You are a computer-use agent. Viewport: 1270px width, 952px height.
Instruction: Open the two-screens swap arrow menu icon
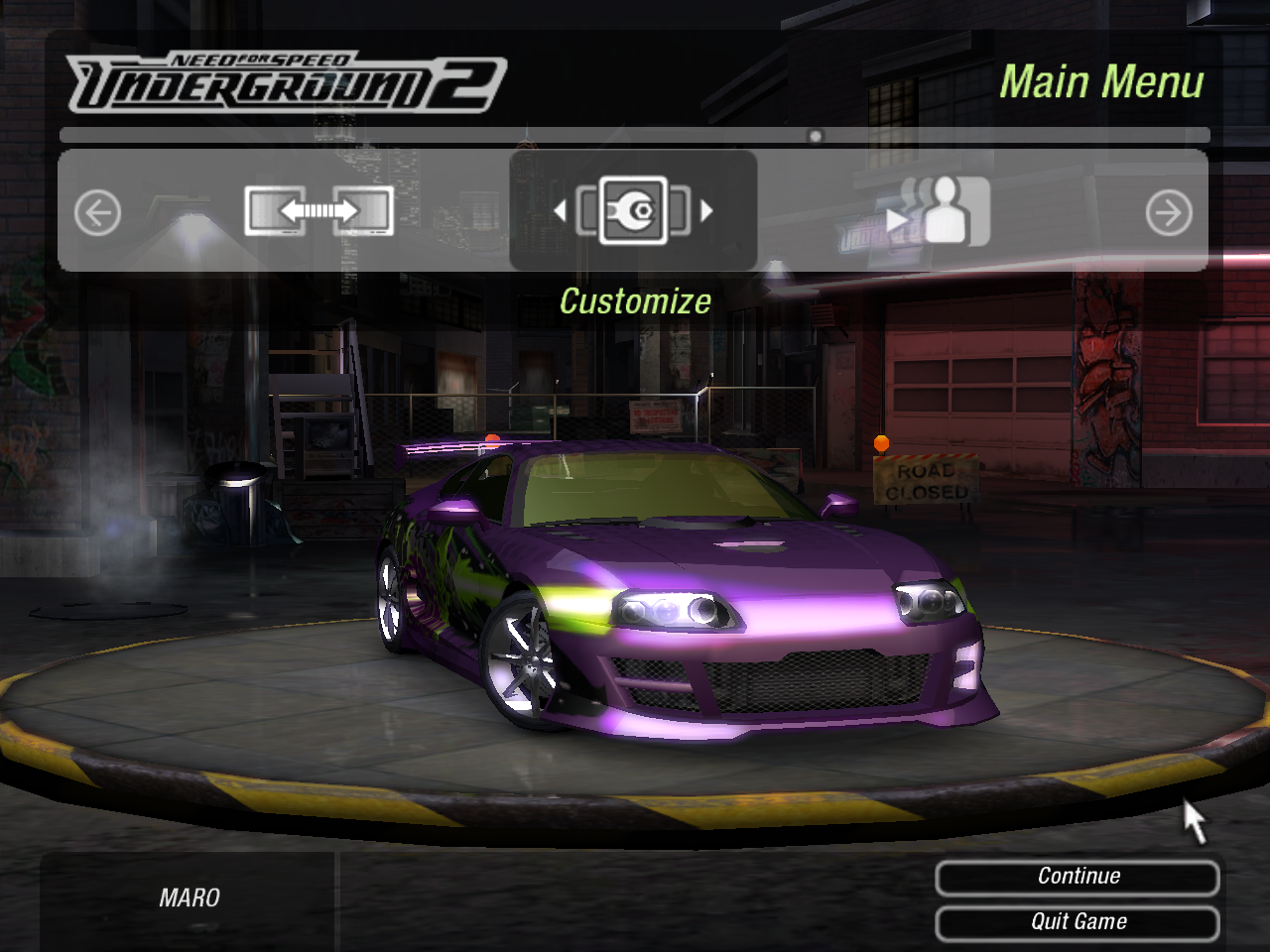tap(318, 210)
